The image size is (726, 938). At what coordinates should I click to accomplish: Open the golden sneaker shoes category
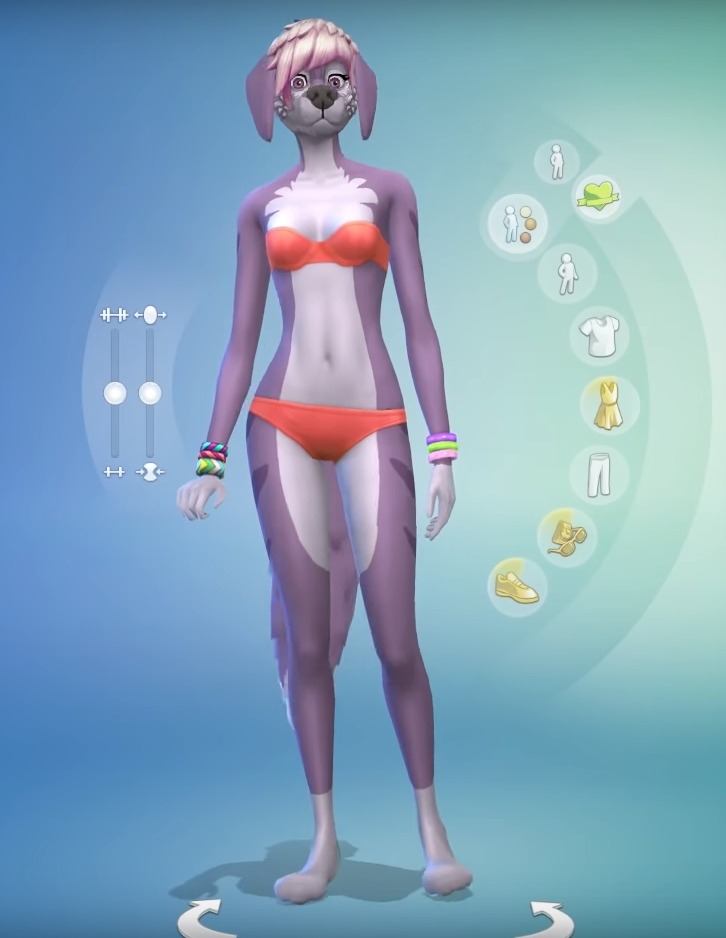tap(517, 585)
